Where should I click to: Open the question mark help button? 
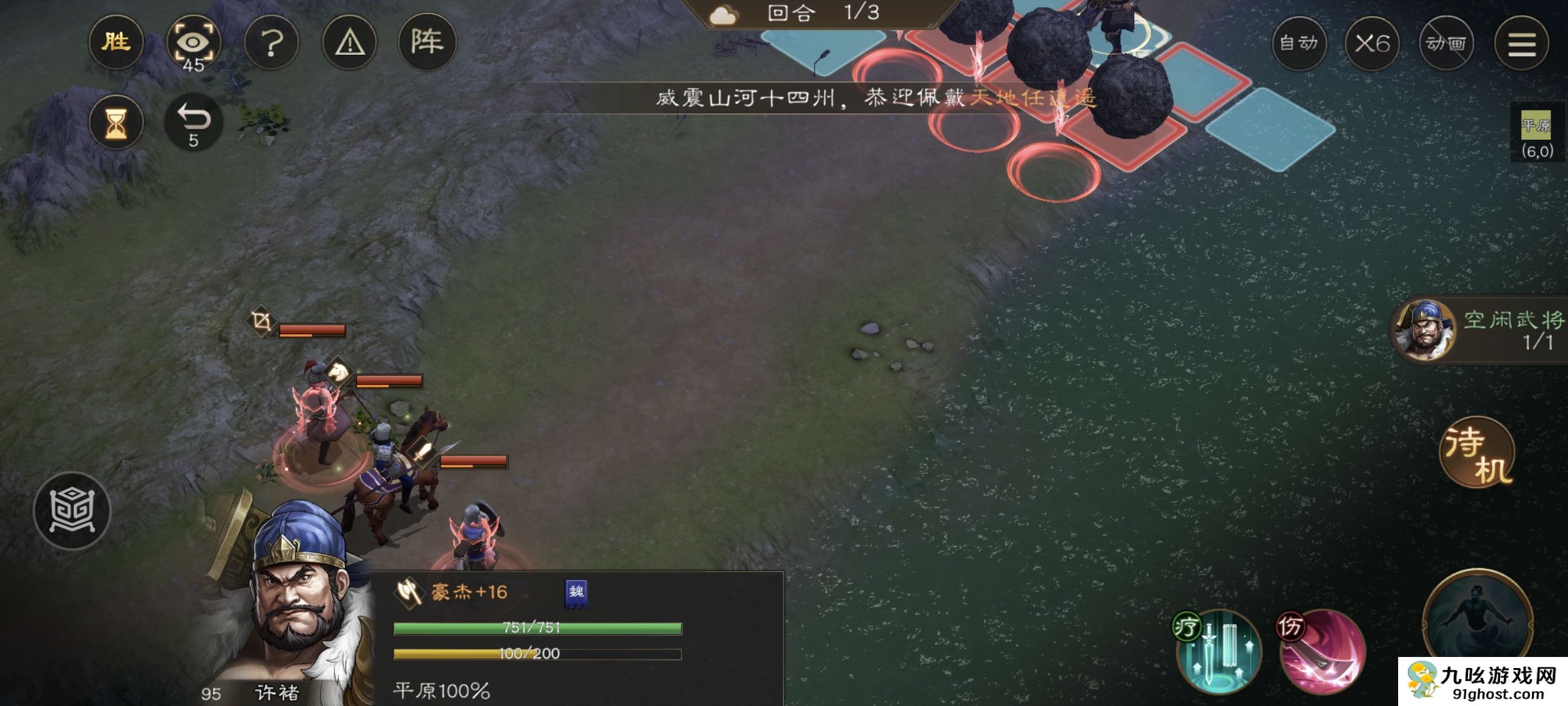point(271,43)
